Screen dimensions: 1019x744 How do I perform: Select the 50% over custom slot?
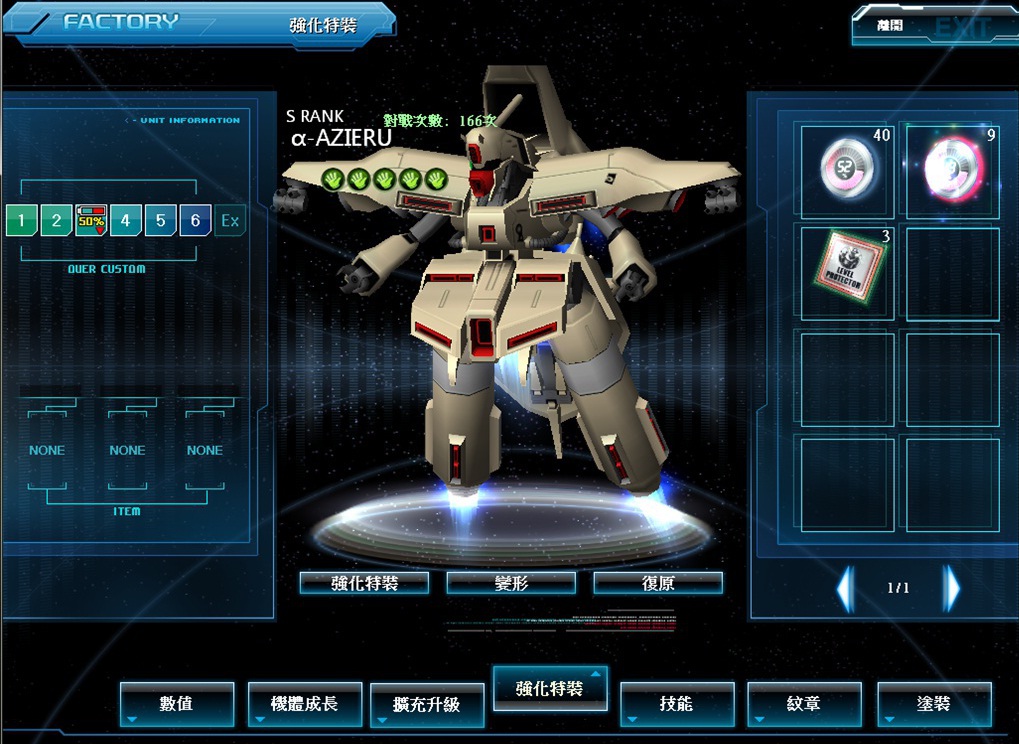click(91, 220)
